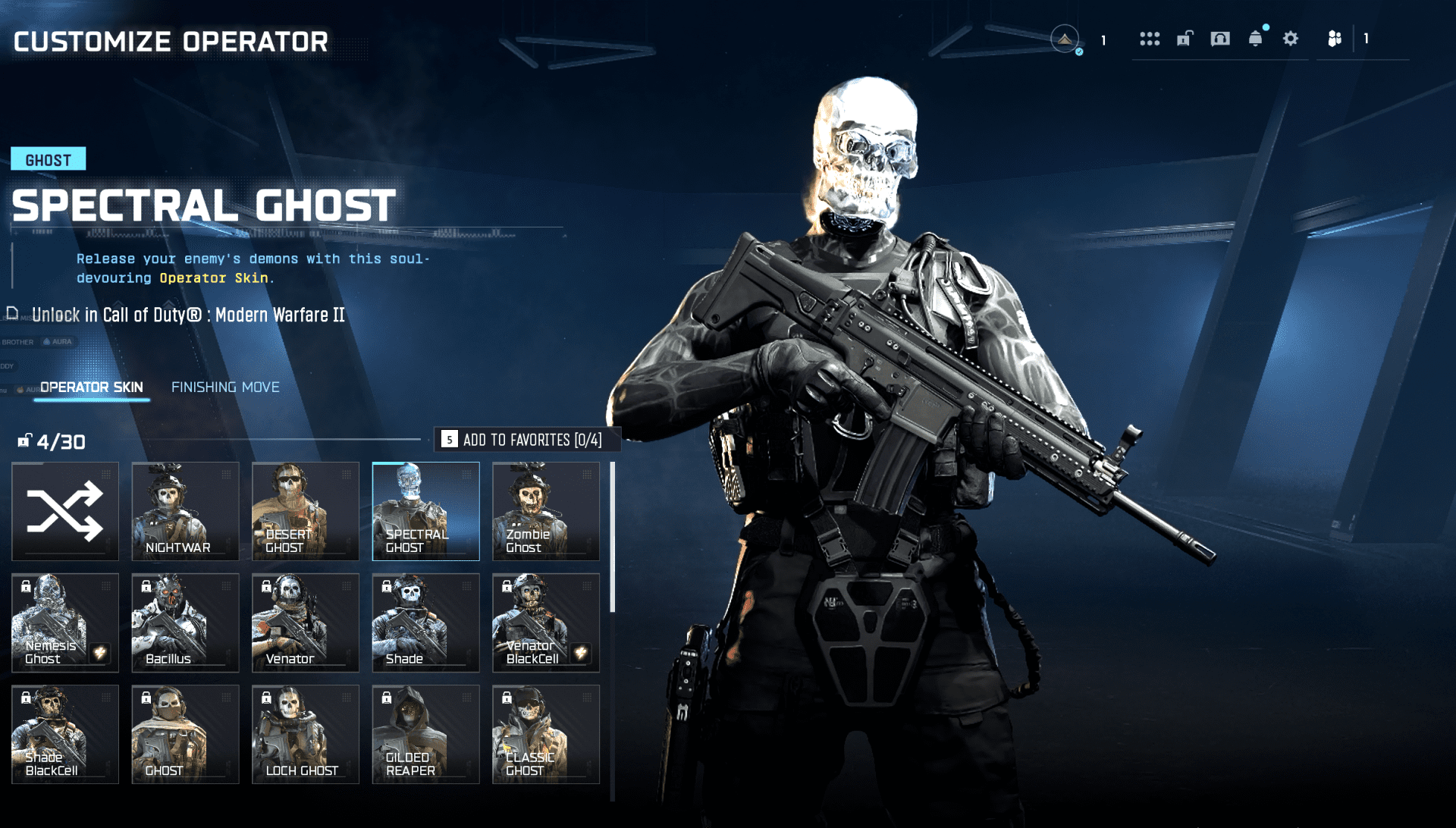The image size is (1456, 828).
Task: Click the player rank emblem
Action: [x=1065, y=38]
